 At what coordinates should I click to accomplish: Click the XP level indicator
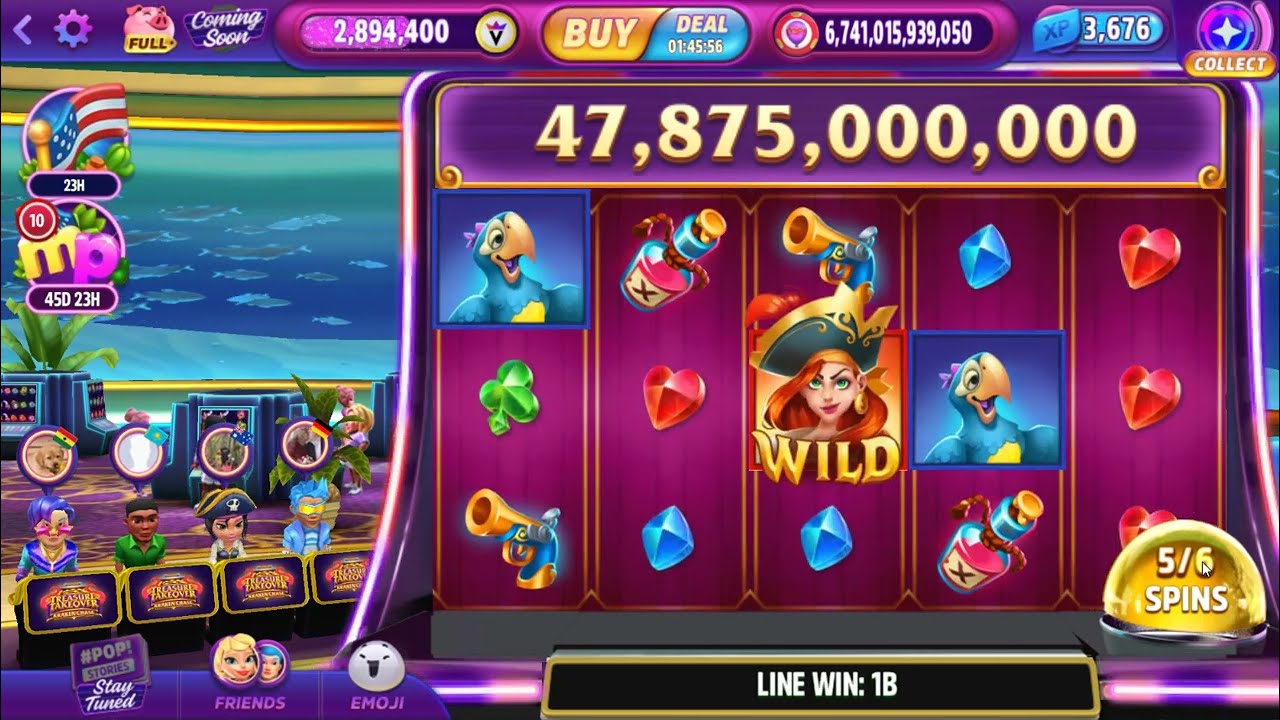1098,31
